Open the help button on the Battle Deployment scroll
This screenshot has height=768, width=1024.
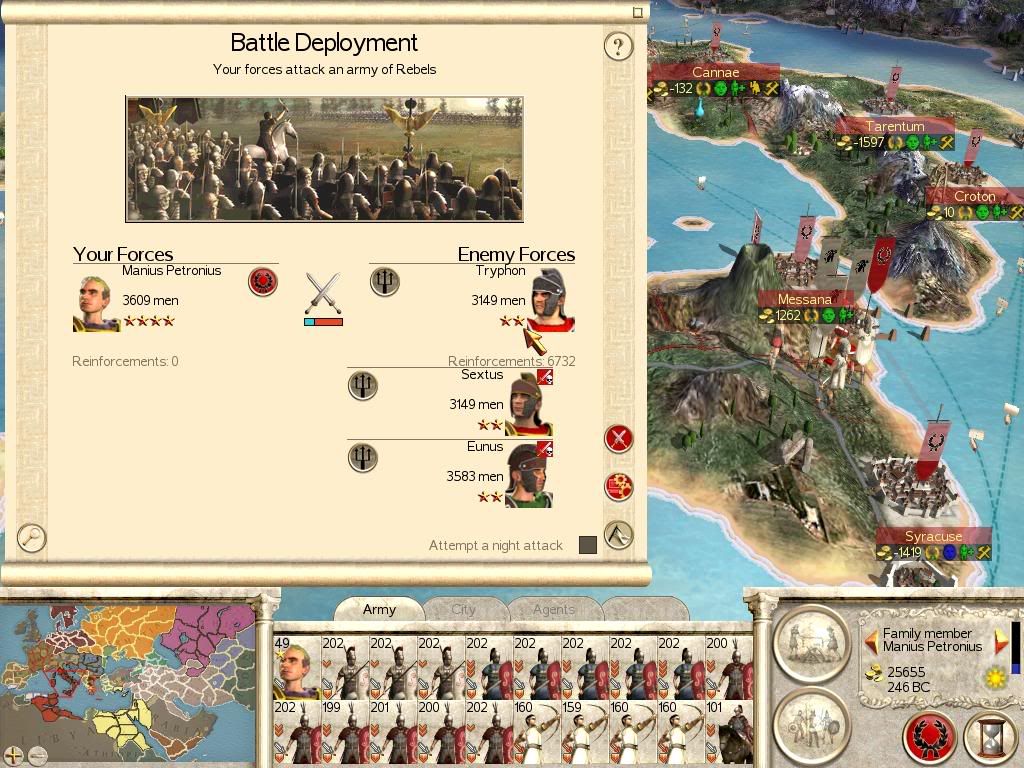pyautogui.click(x=619, y=46)
